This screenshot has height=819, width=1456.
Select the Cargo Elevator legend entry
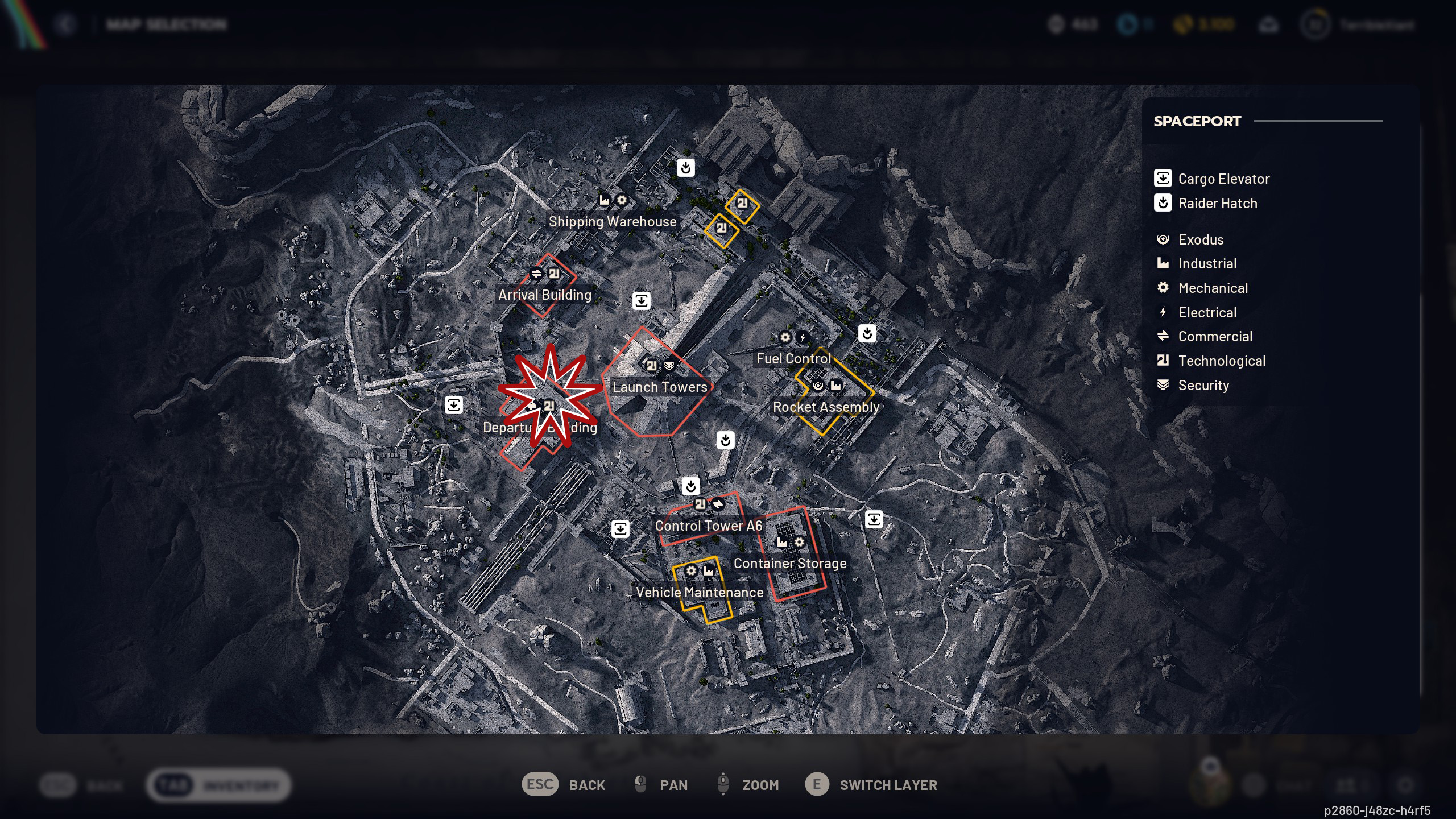(1223, 179)
